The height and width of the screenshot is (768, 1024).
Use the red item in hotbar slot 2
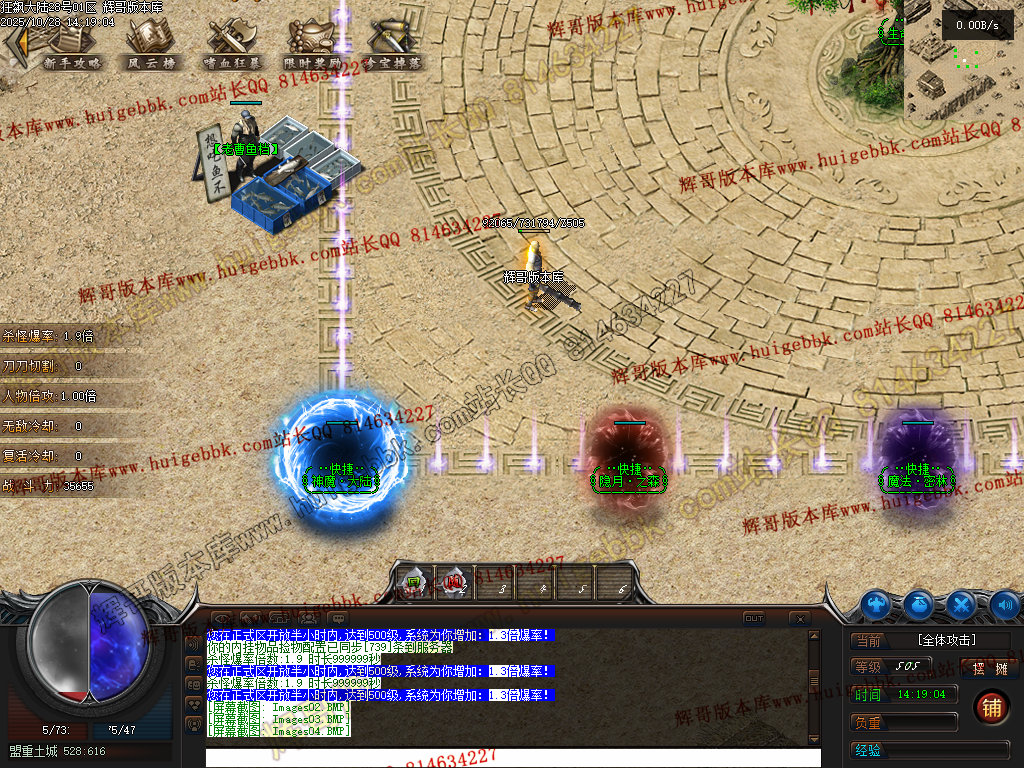(453, 581)
